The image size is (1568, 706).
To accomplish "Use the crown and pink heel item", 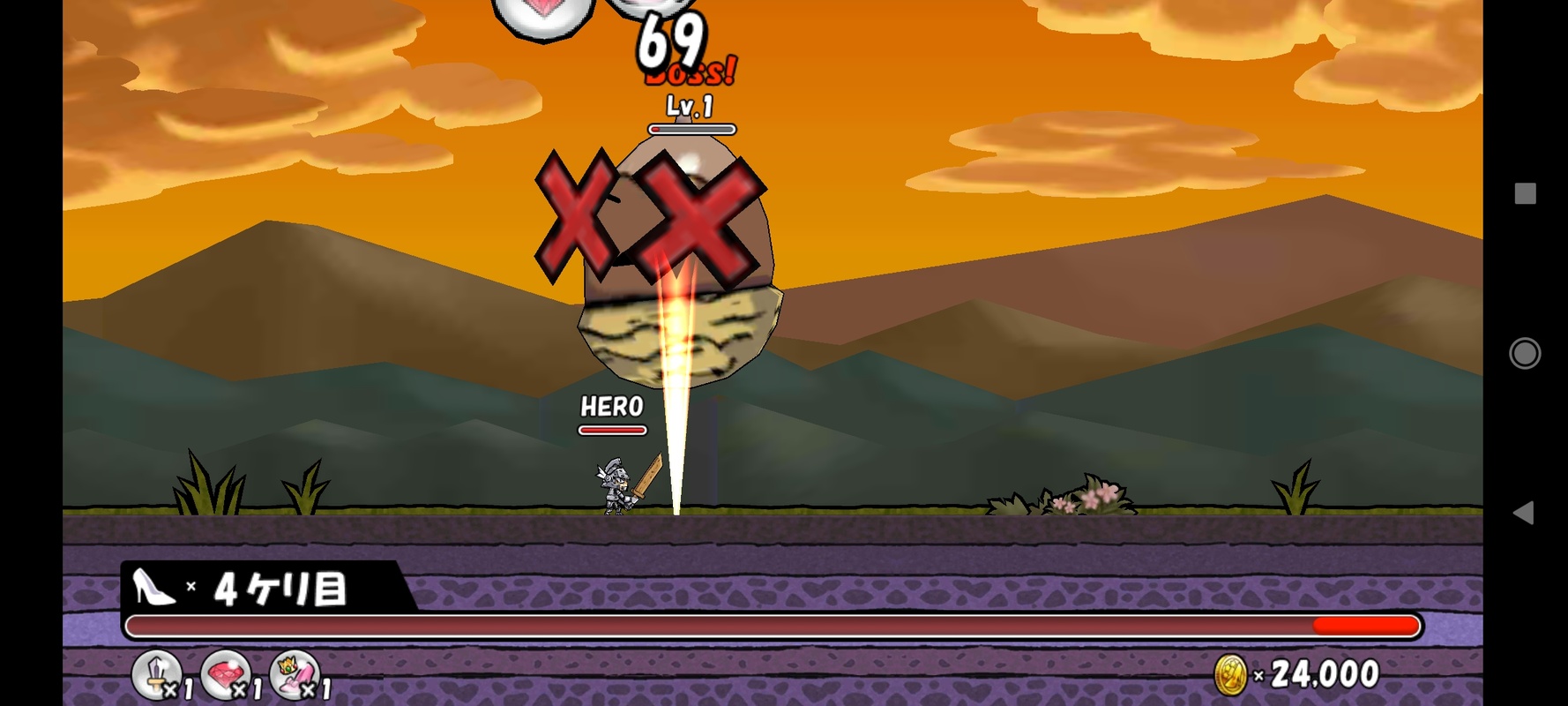I will (295, 675).
